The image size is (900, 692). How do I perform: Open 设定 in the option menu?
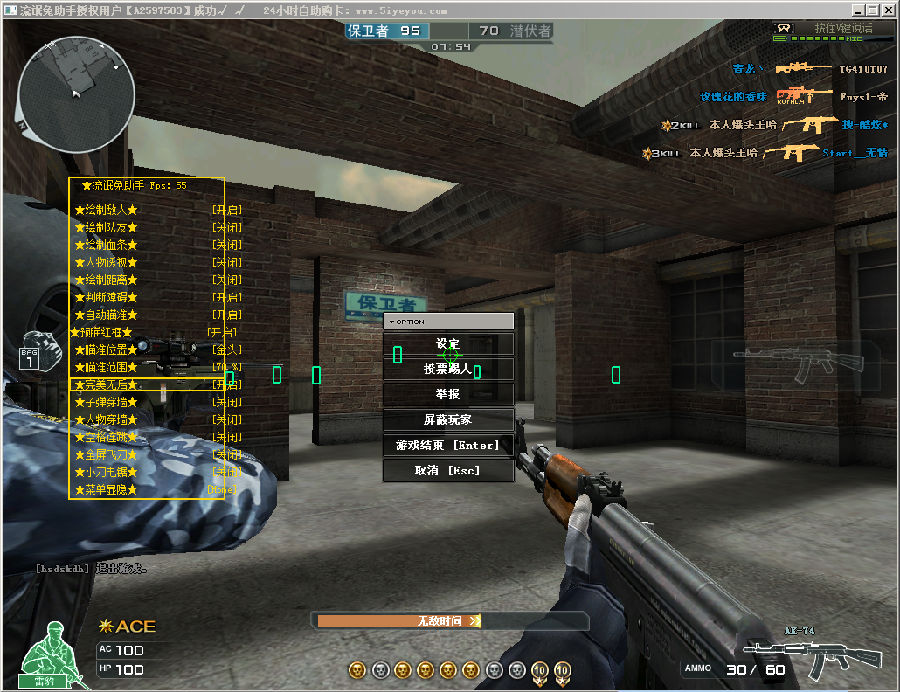click(448, 344)
